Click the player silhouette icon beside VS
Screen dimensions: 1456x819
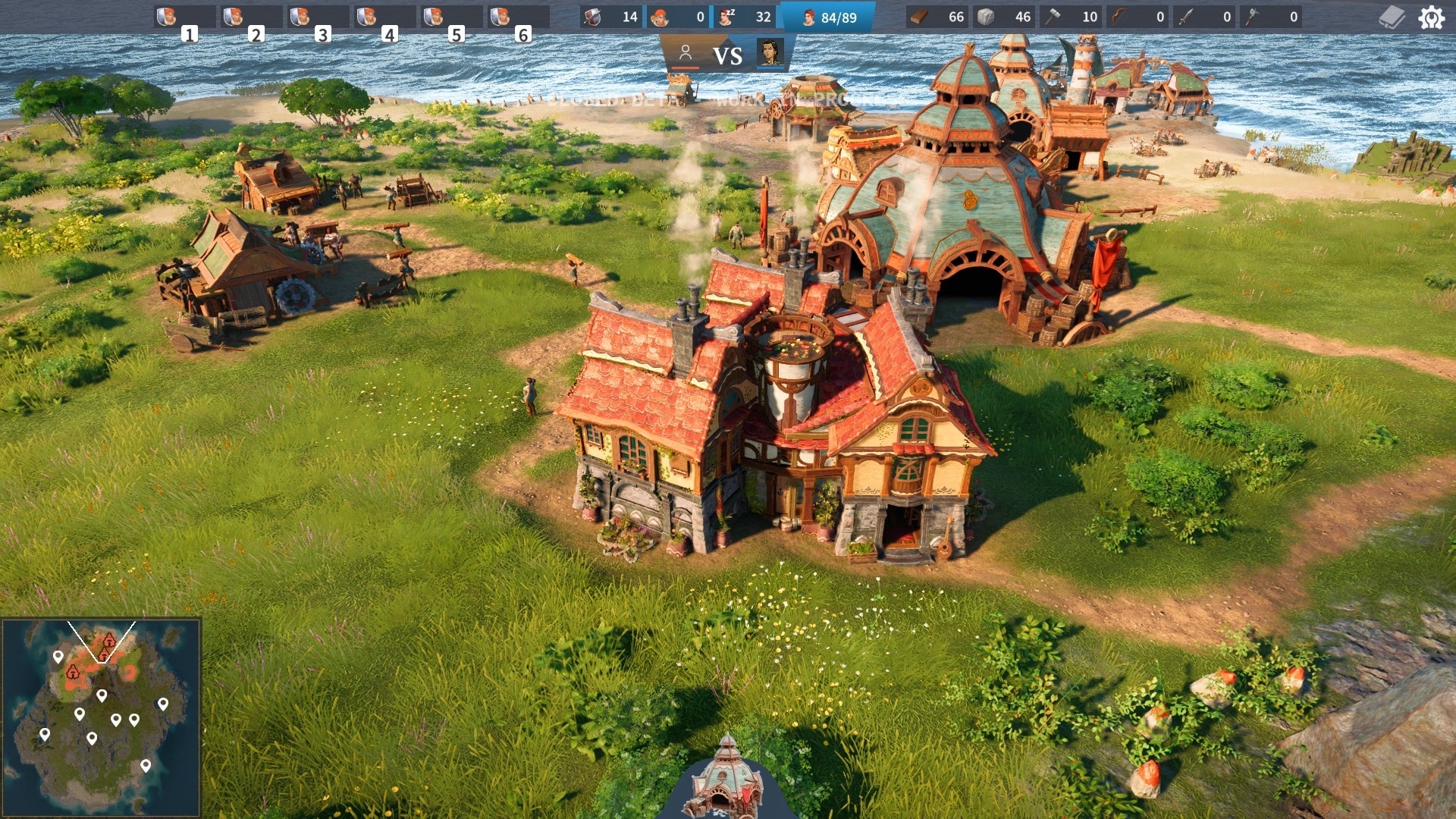click(686, 54)
